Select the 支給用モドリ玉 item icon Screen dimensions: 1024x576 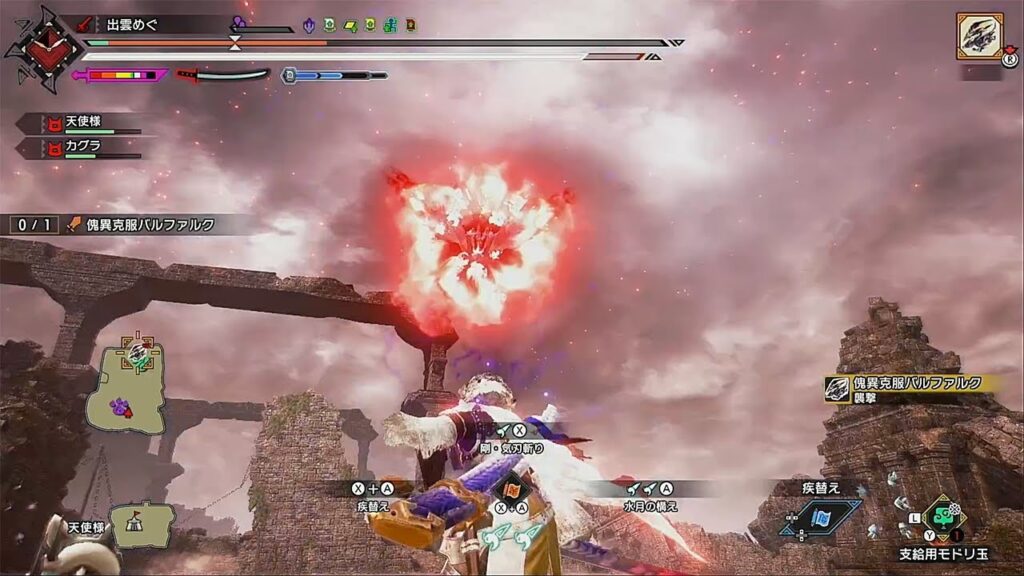point(944,516)
